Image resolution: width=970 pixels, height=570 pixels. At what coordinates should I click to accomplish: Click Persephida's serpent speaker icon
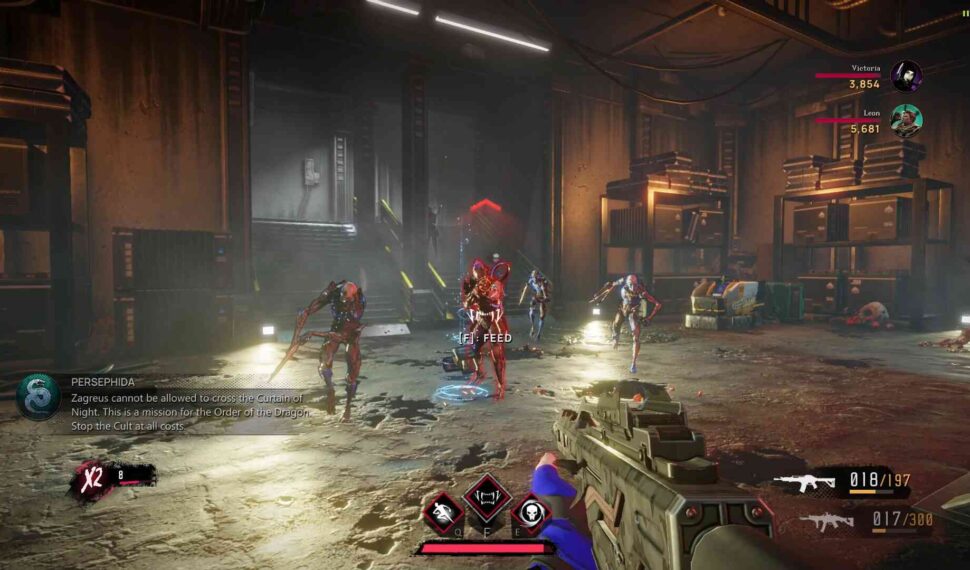38,397
